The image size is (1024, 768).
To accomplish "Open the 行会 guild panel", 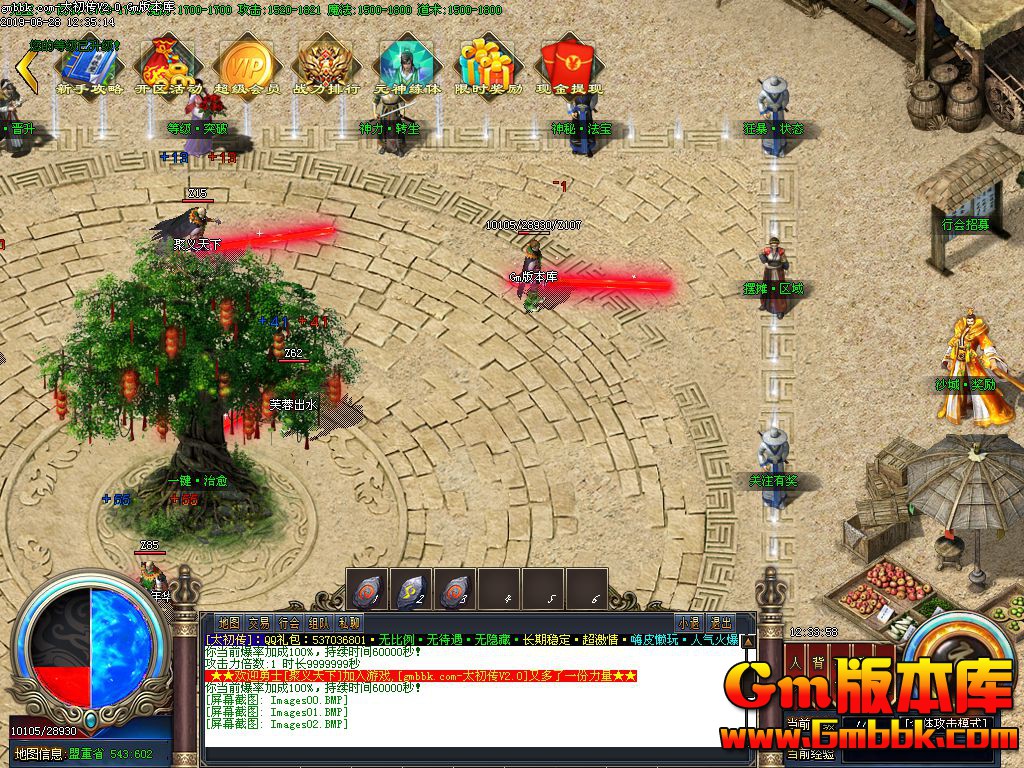I will pos(289,622).
